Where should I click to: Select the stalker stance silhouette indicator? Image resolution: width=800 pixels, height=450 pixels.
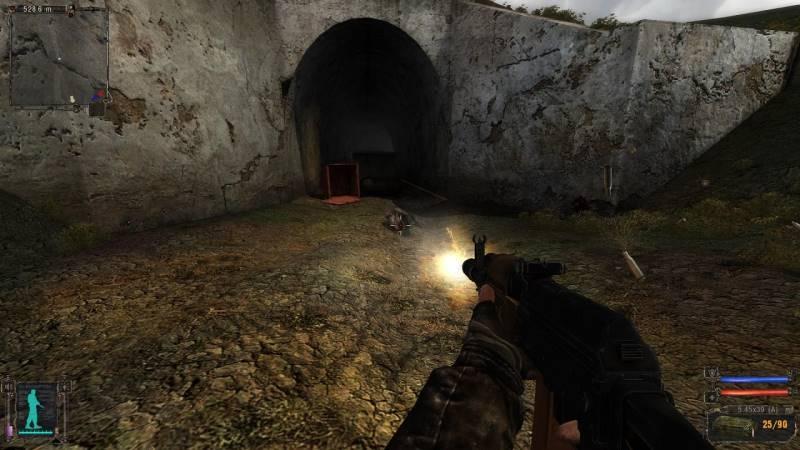coord(34,409)
